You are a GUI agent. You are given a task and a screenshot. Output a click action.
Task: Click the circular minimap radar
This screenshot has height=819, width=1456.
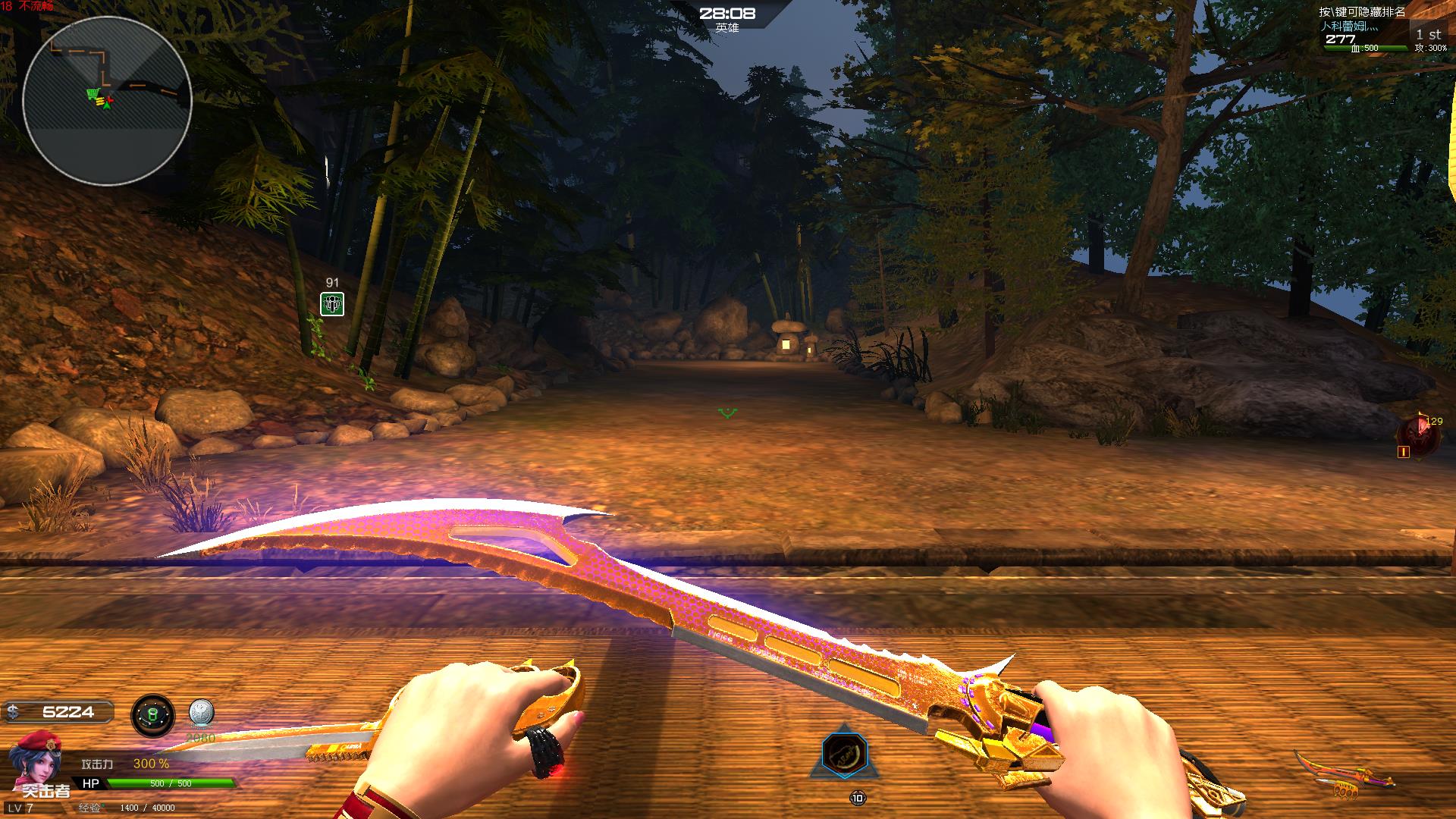pos(107,100)
